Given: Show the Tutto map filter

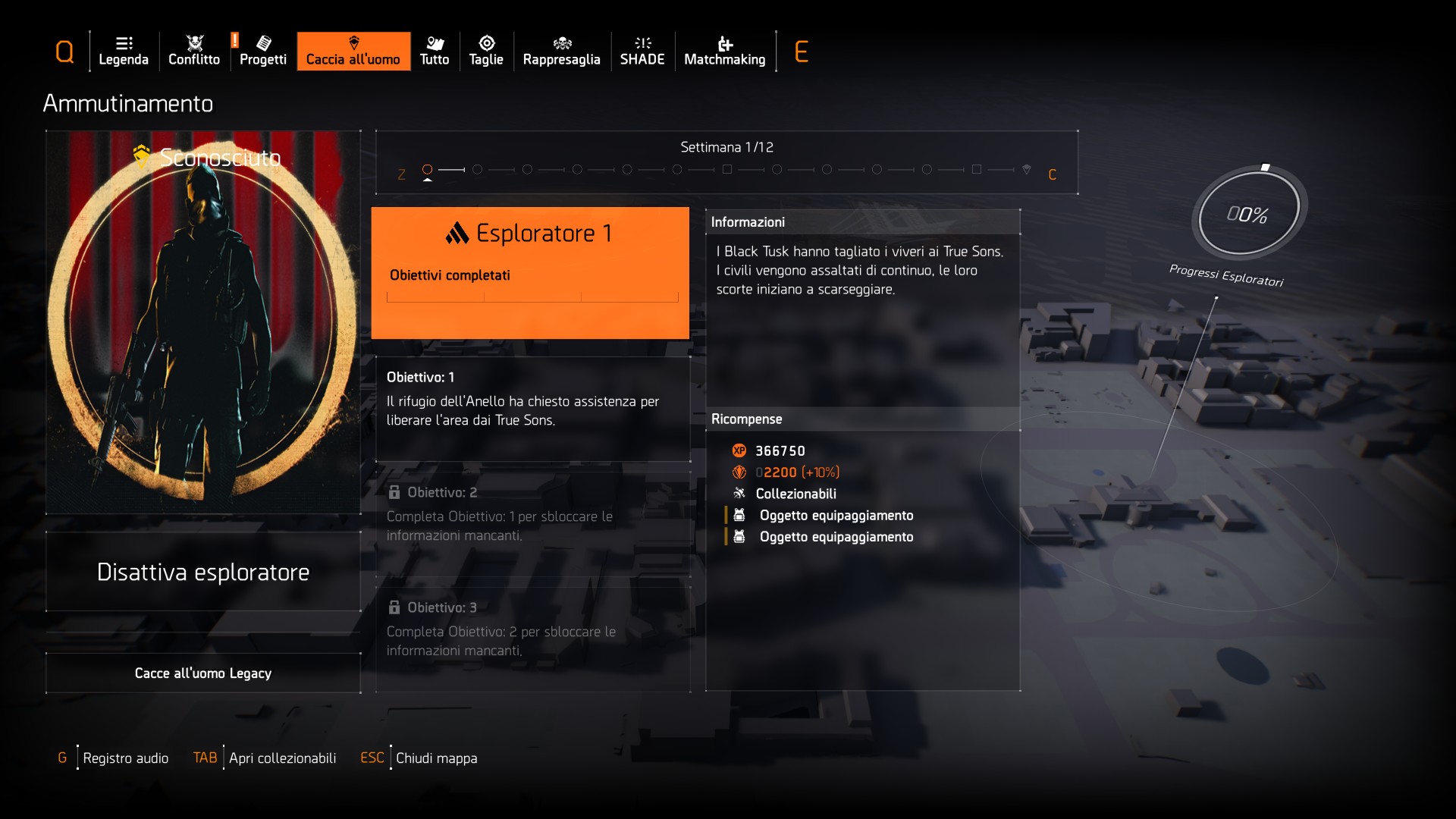Looking at the screenshot, I should tap(435, 52).
